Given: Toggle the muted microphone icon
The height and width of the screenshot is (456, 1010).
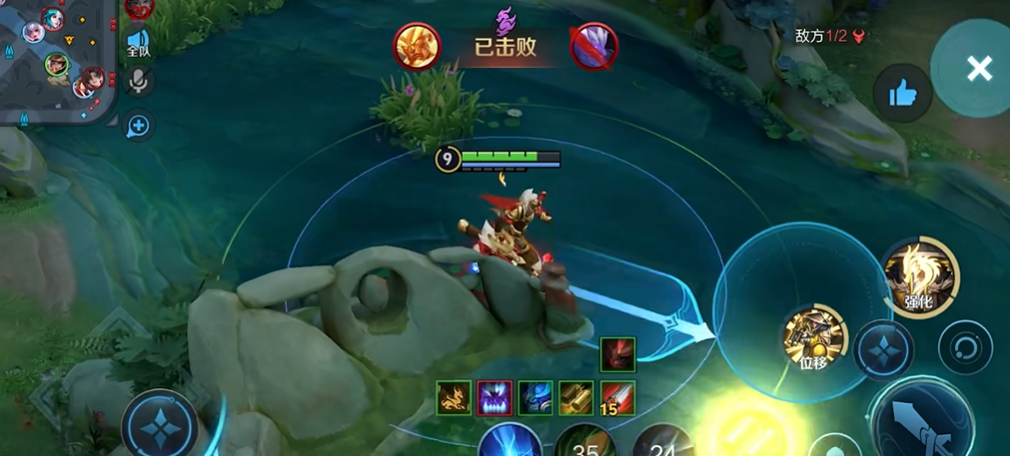Looking at the screenshot, I should (139, 82).
